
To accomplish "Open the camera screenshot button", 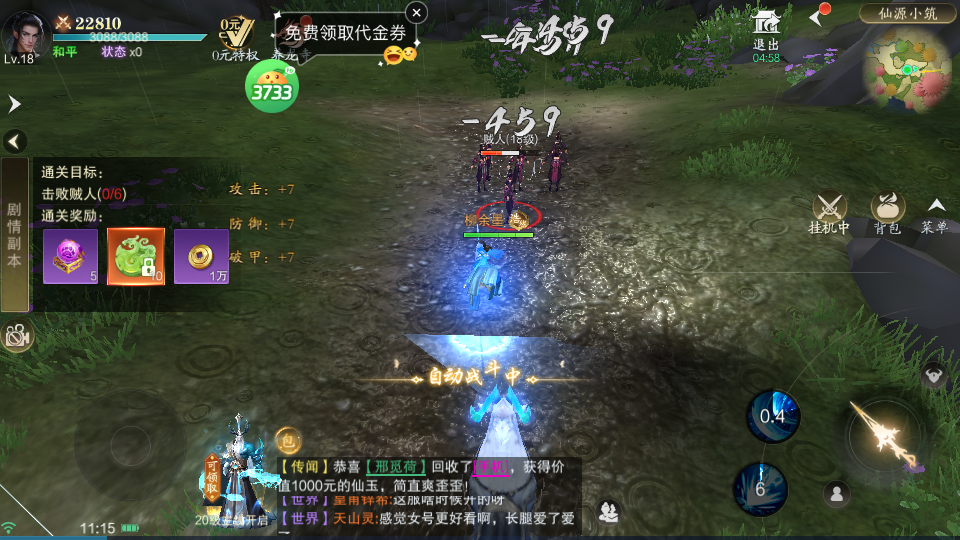I will 16,337.
